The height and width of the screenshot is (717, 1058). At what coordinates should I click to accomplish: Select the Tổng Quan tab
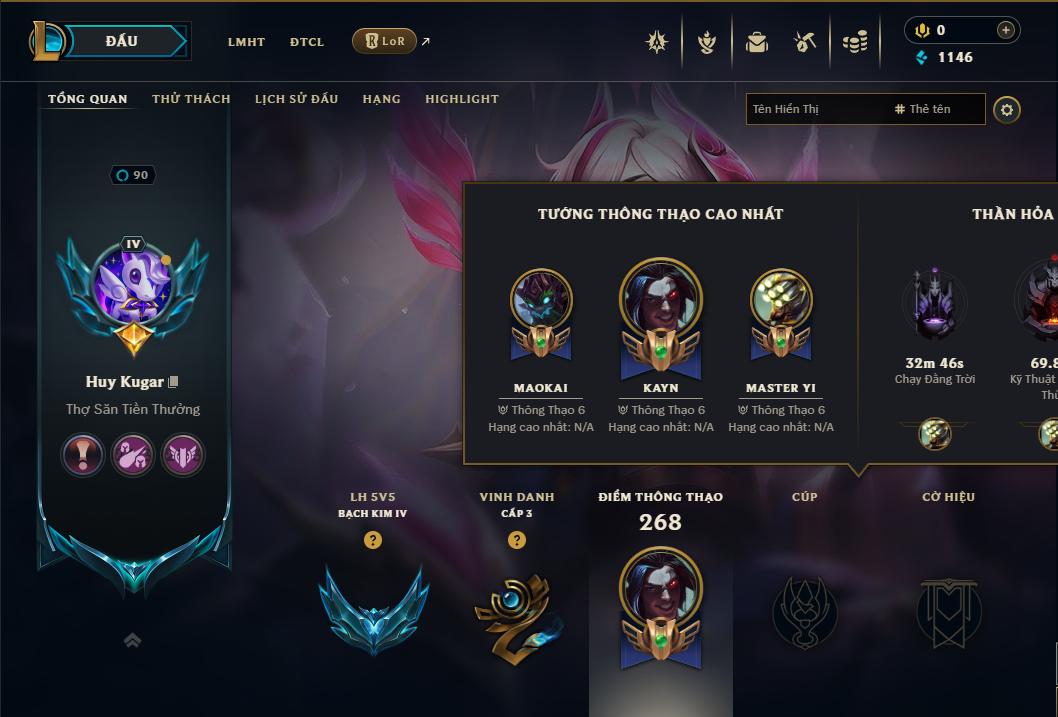point(88,99)
